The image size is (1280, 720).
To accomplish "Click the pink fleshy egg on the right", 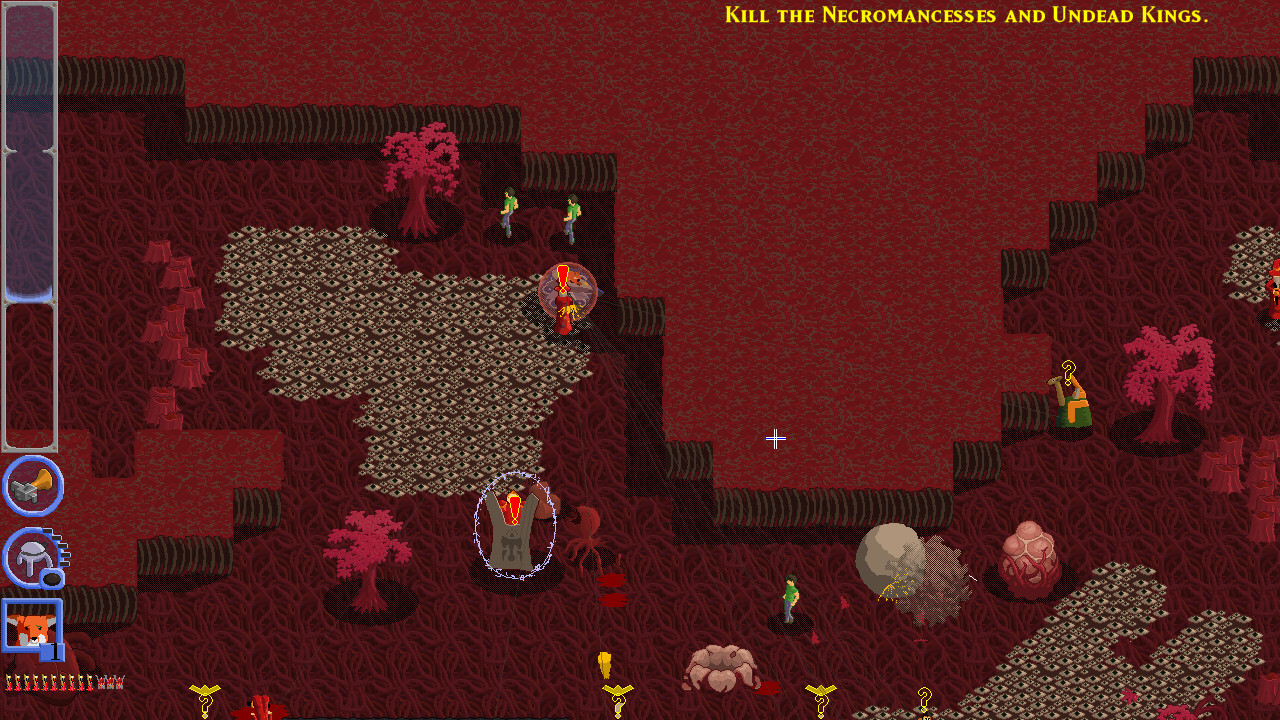I will [1026, 553].
